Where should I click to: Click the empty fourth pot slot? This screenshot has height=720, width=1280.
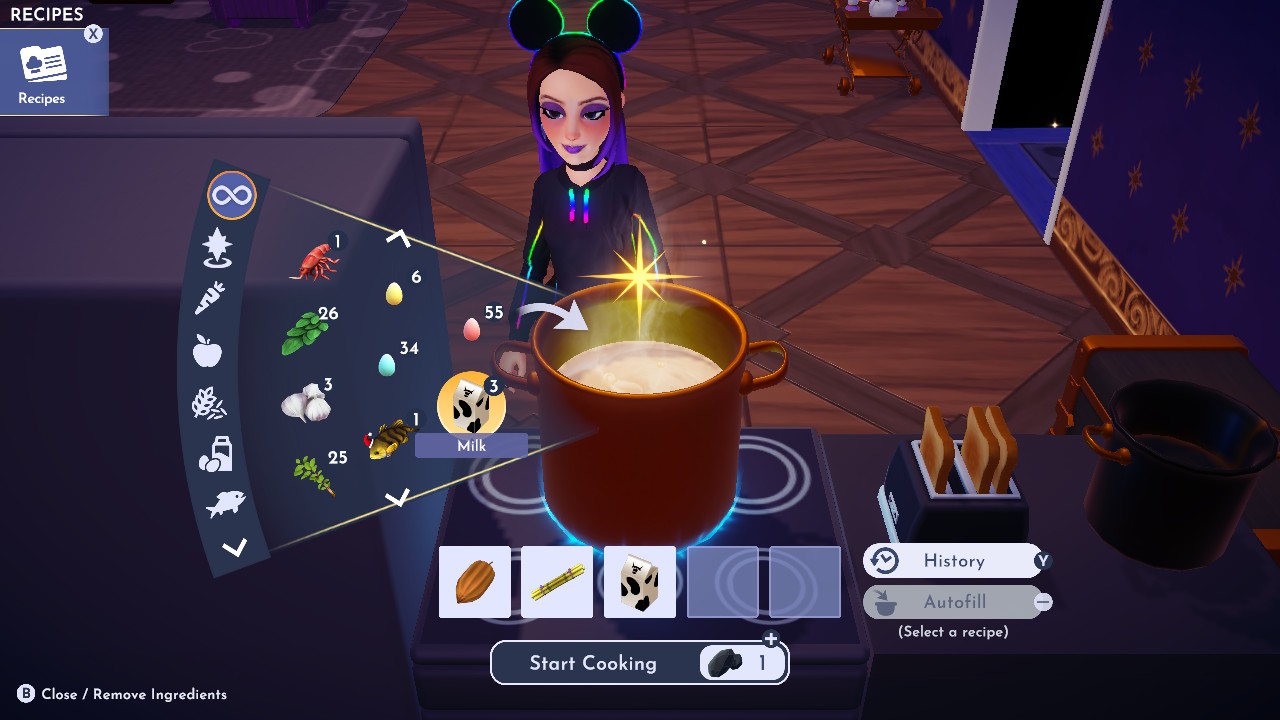click(722, 582)
